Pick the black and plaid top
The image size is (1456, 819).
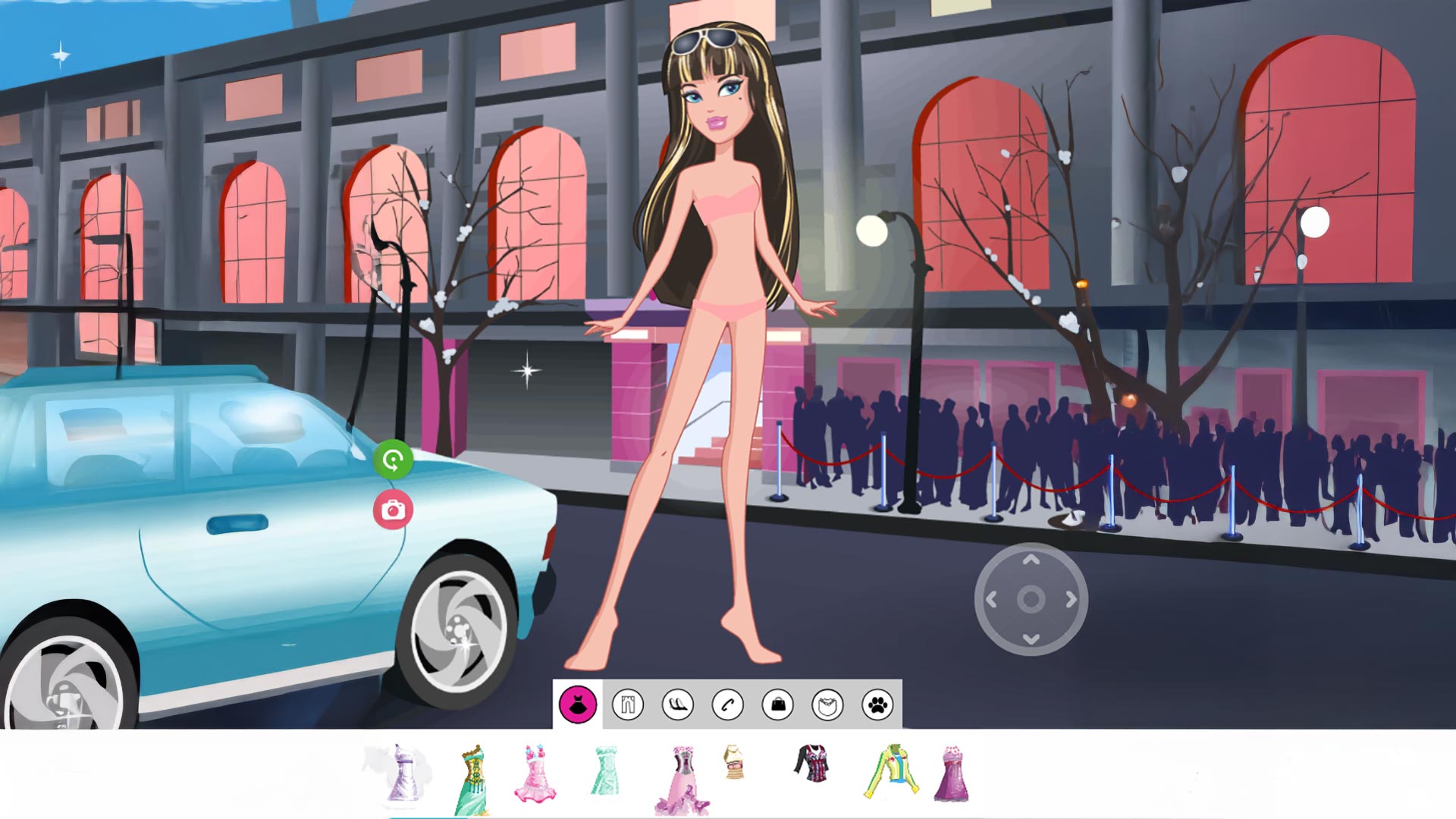tap(813, 763)
